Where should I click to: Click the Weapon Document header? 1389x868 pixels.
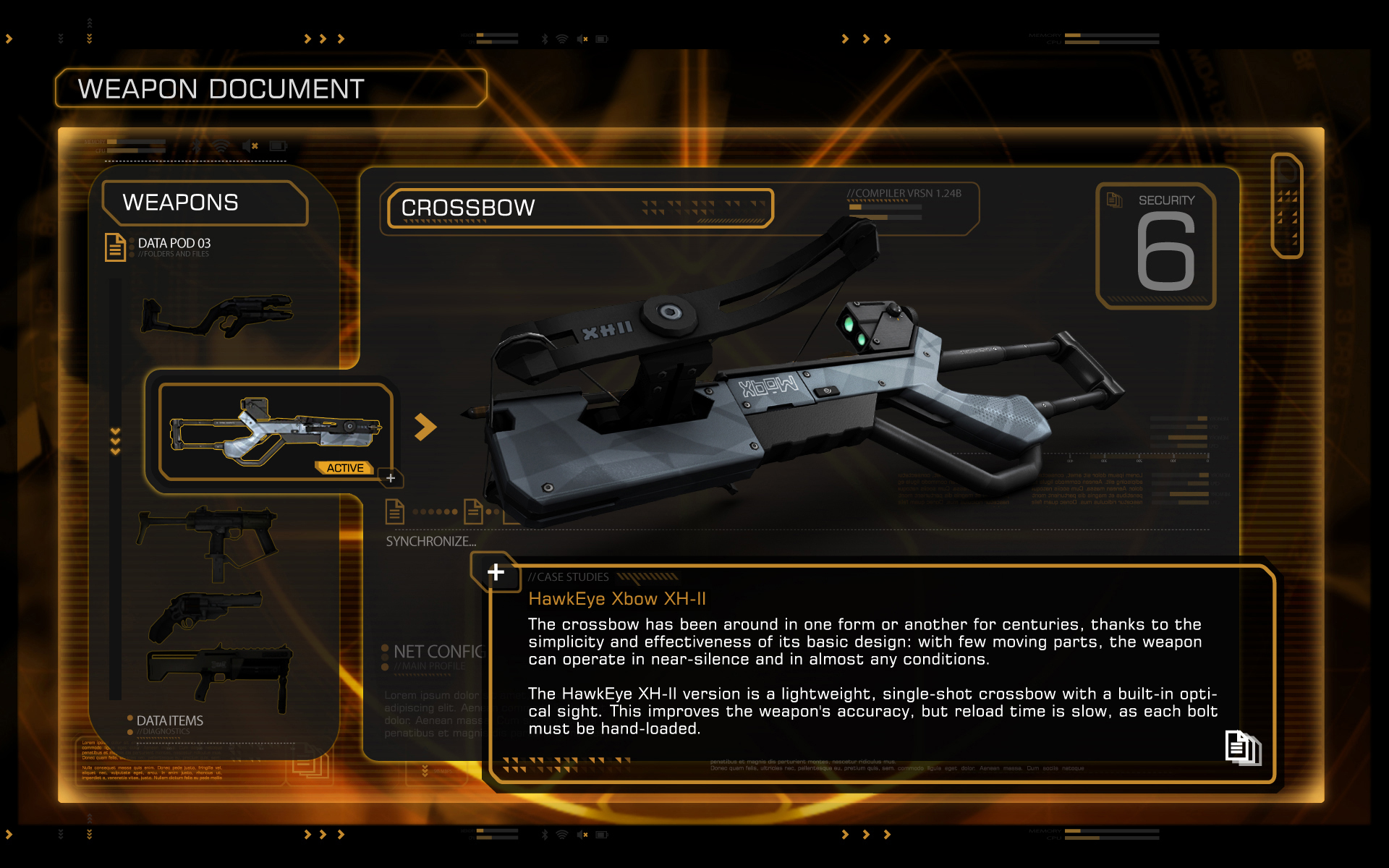click(271, 89)
